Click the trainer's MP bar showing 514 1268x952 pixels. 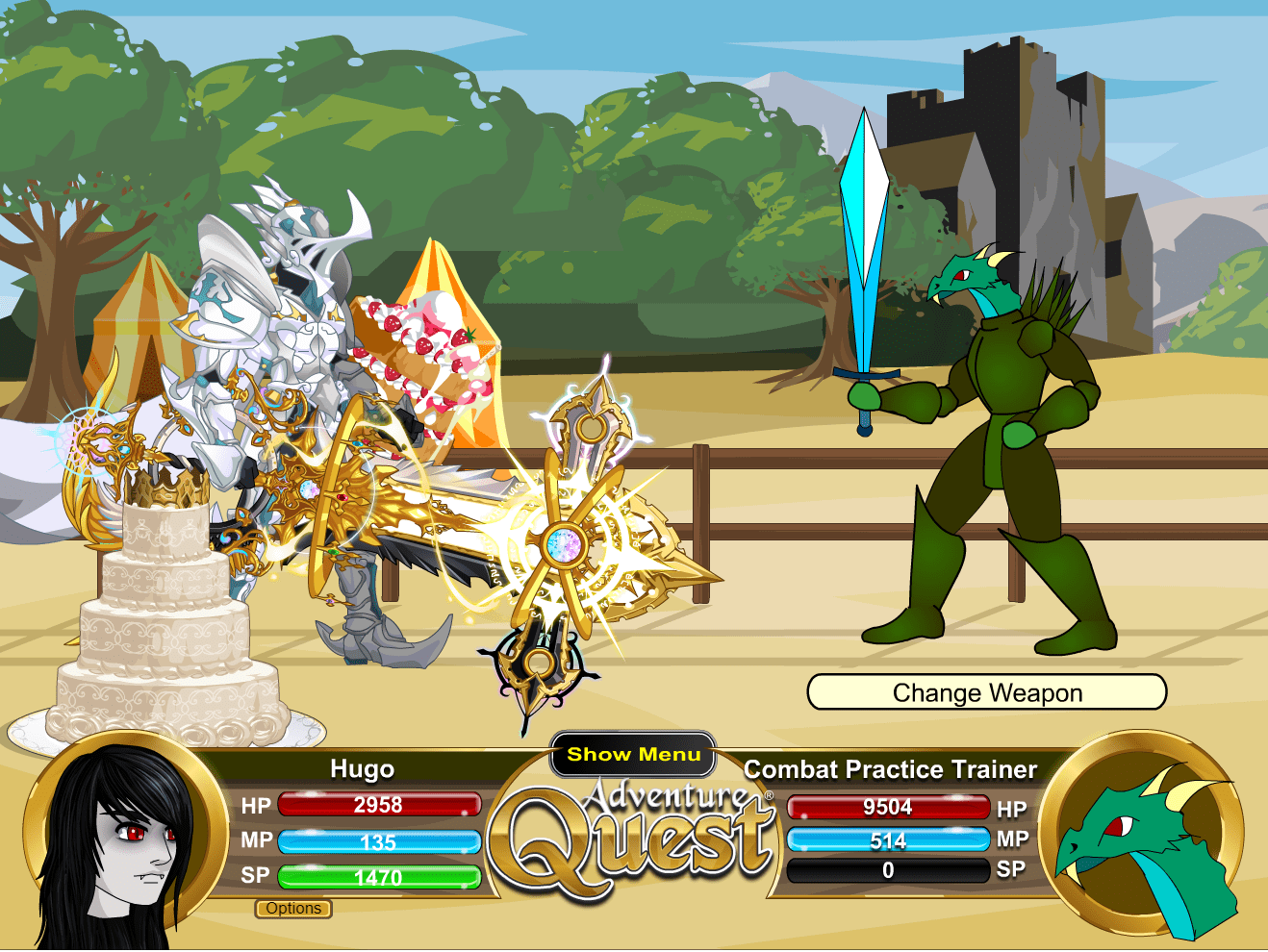point(887,840)
